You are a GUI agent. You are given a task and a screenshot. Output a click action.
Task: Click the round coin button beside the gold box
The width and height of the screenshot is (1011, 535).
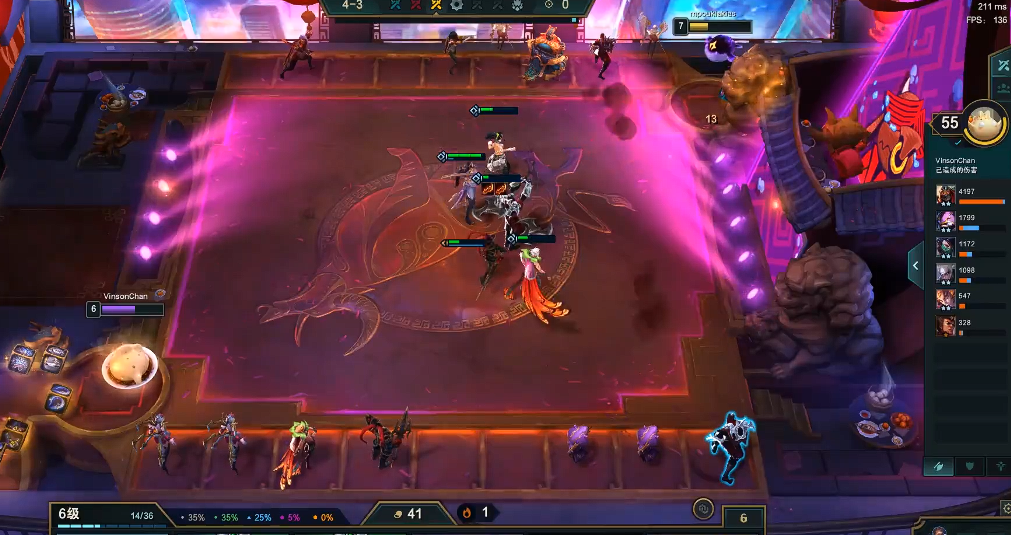click(x=703, y=509)
